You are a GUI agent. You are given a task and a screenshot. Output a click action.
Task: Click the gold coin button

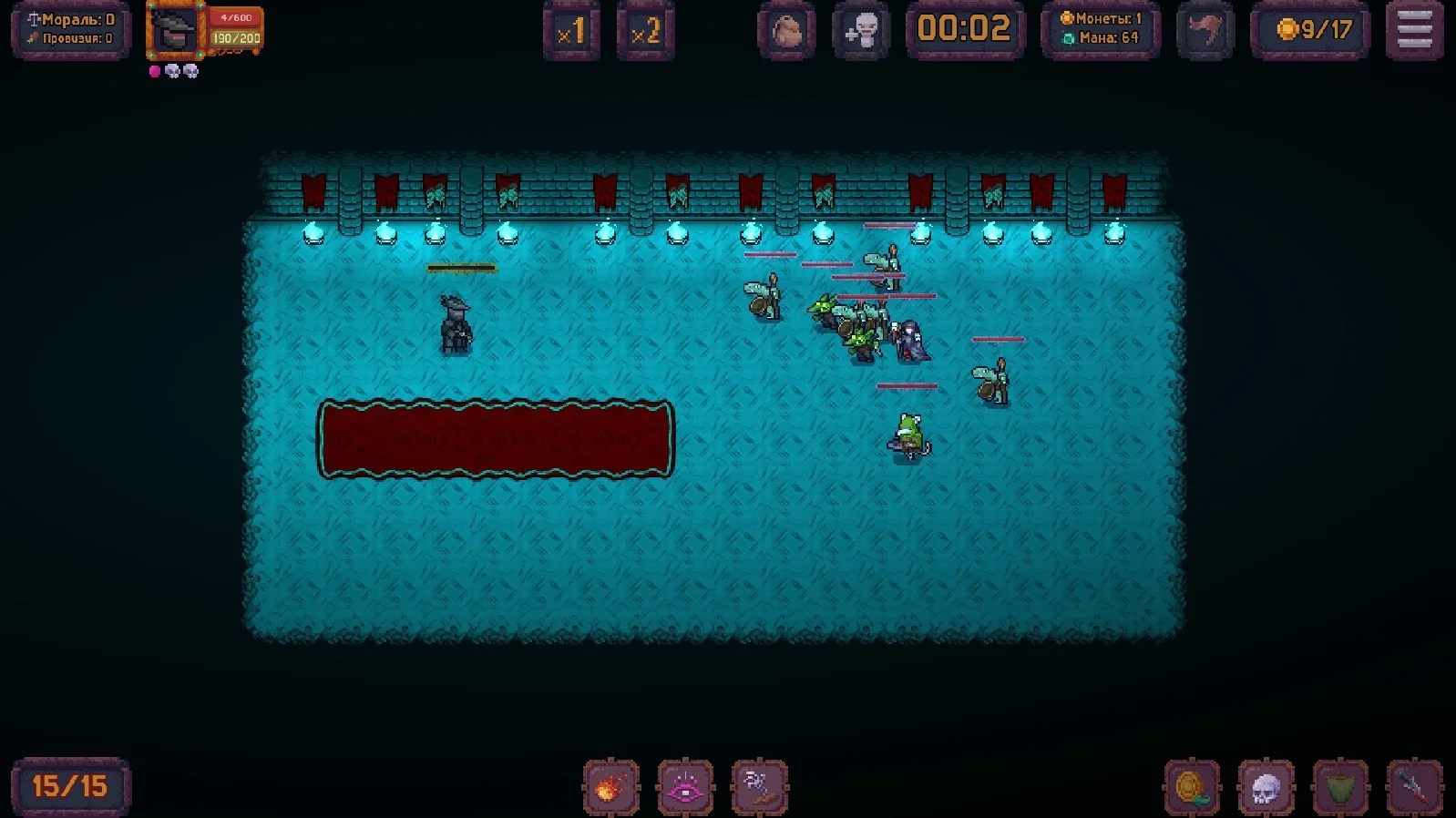point(1192,787)
